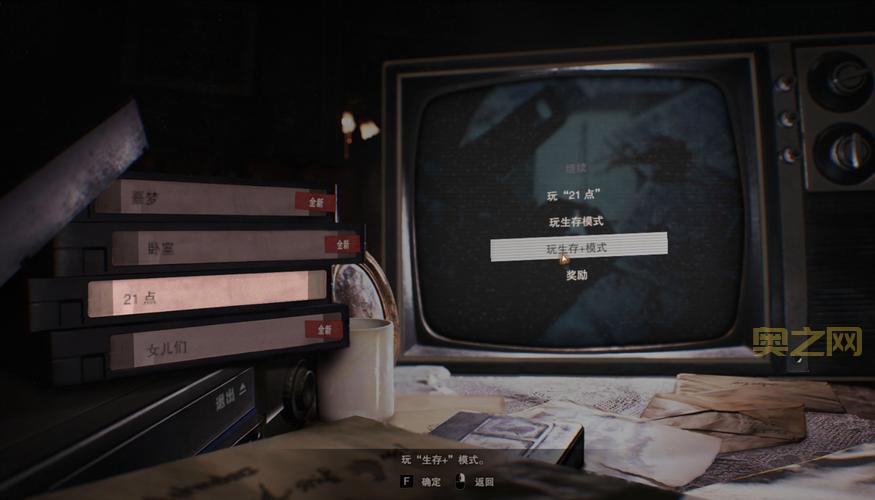Open the 奖励 rewards entry
Image resolution: width=875 pixels, height=500 pixels.
point(577,274)
